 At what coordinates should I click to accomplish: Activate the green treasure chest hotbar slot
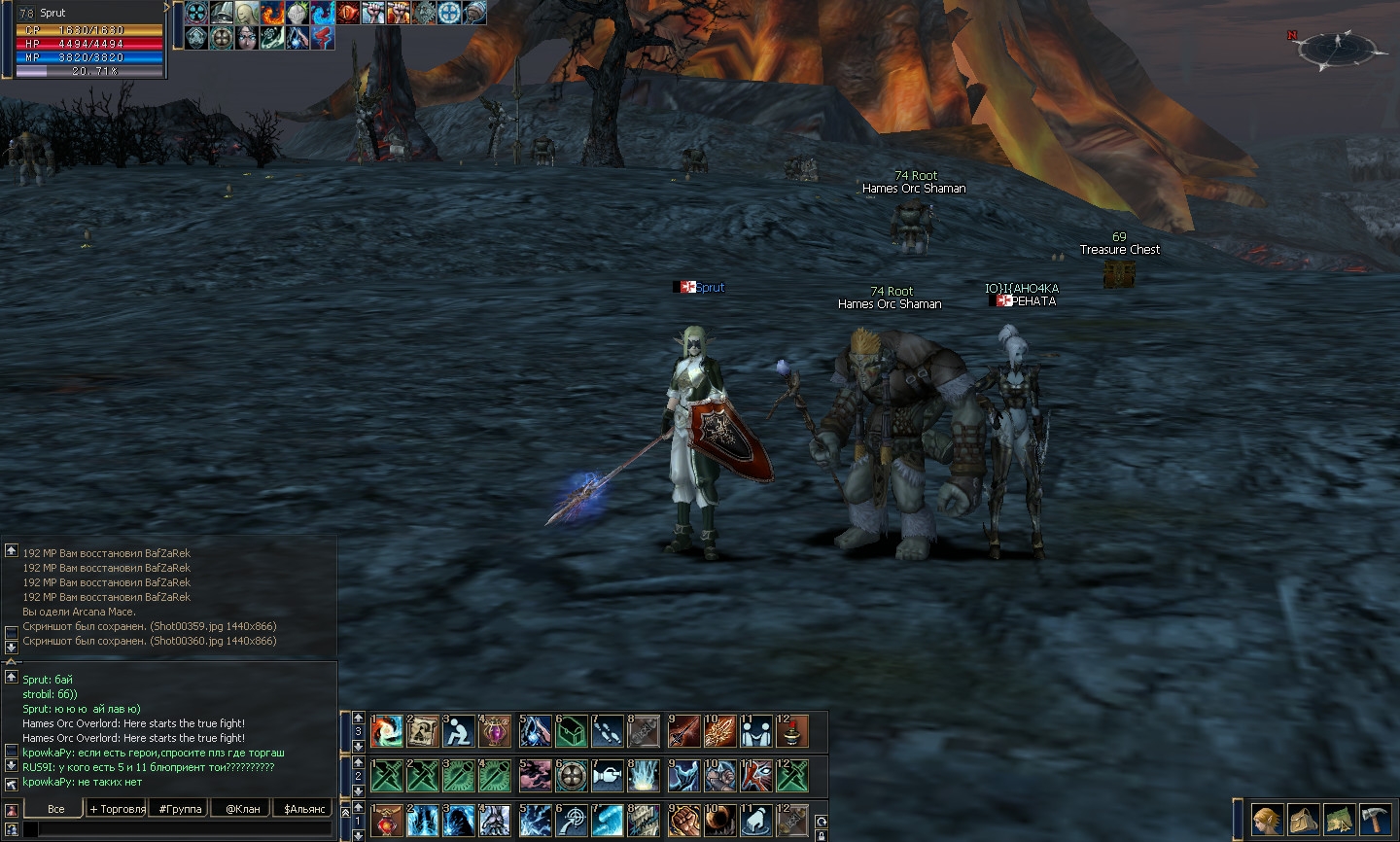pos(571,731)
